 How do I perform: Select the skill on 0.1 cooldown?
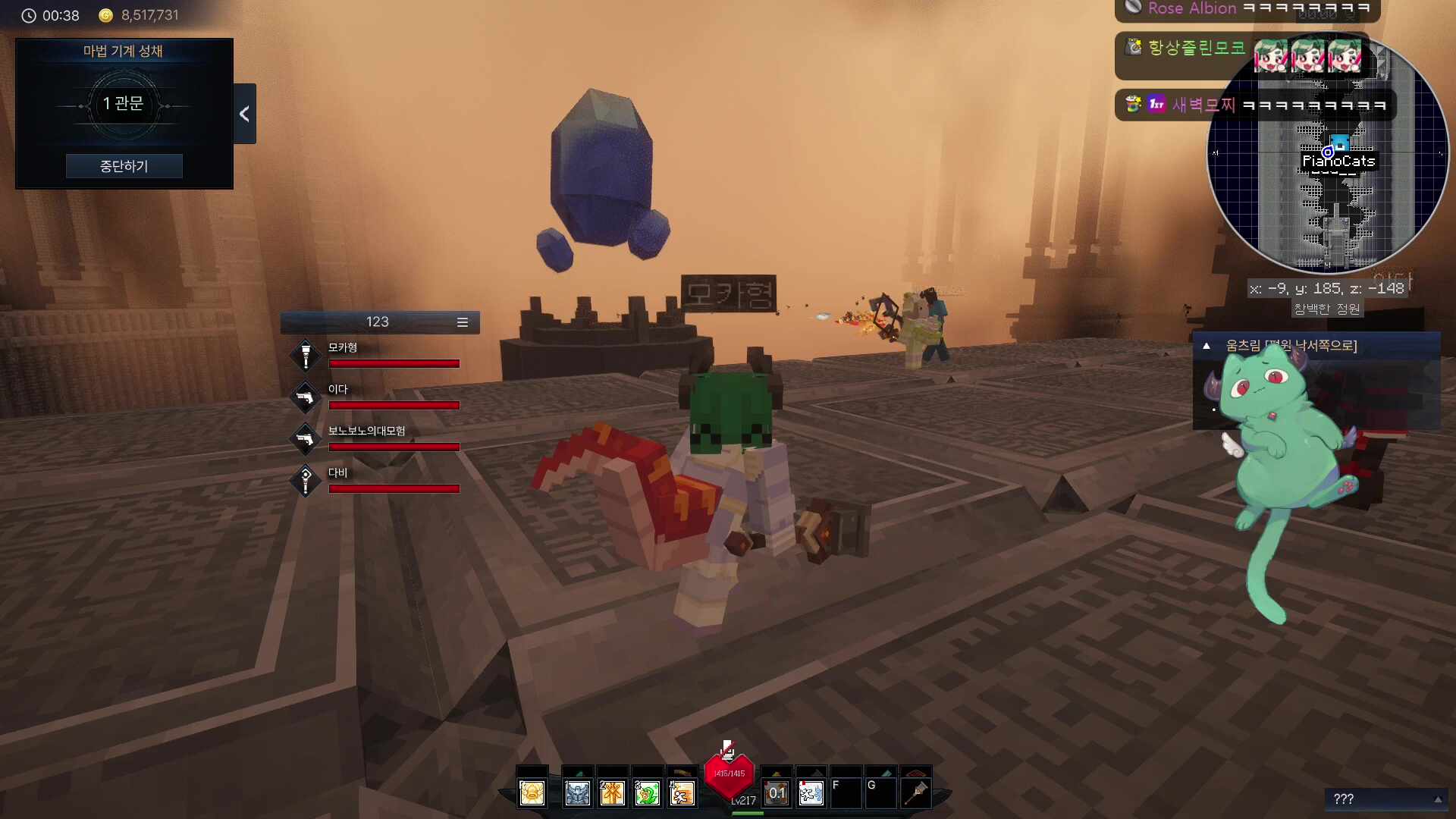(777, 793)
